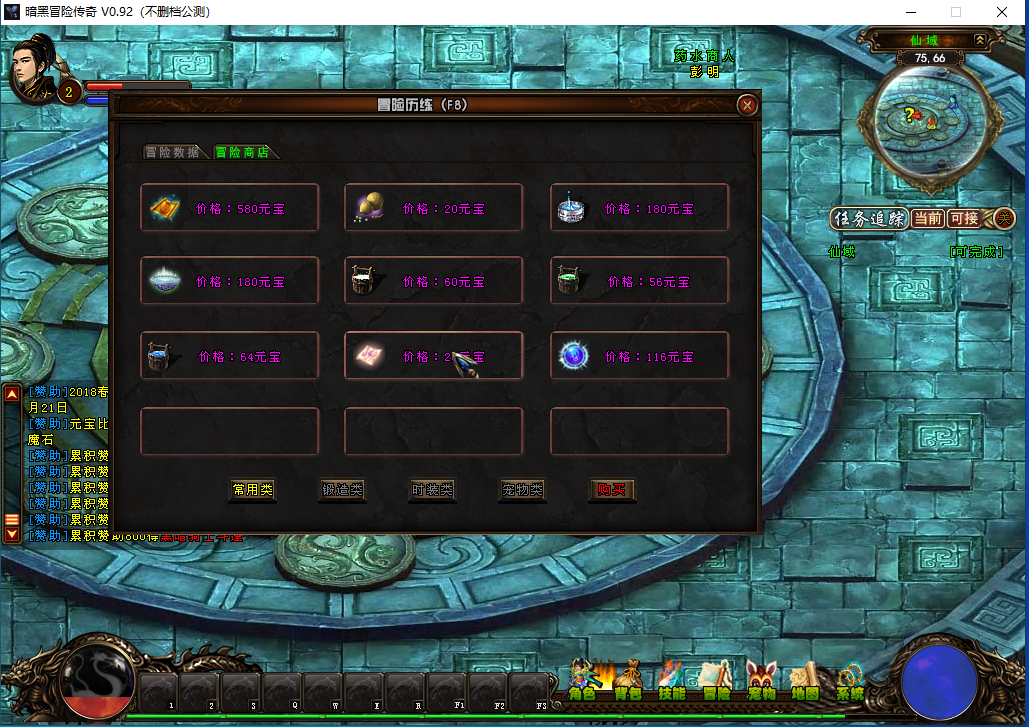
Task: Select the 580元宝 shop item
Action: [229, 208]
